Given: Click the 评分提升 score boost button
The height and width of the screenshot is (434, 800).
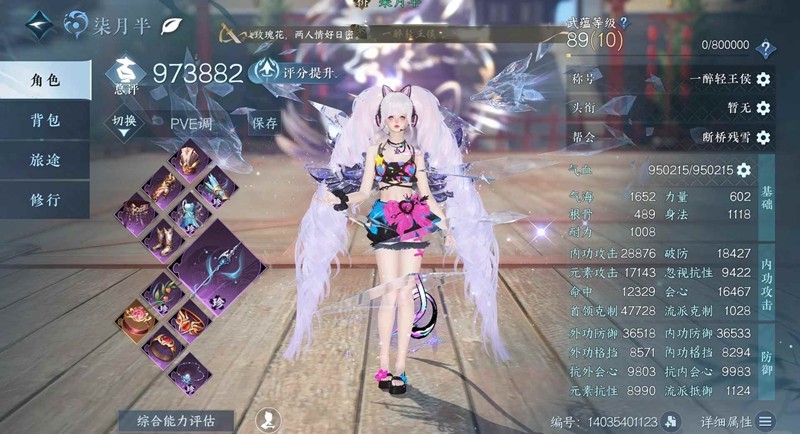Looking at the screenshot, I should 296,72.
